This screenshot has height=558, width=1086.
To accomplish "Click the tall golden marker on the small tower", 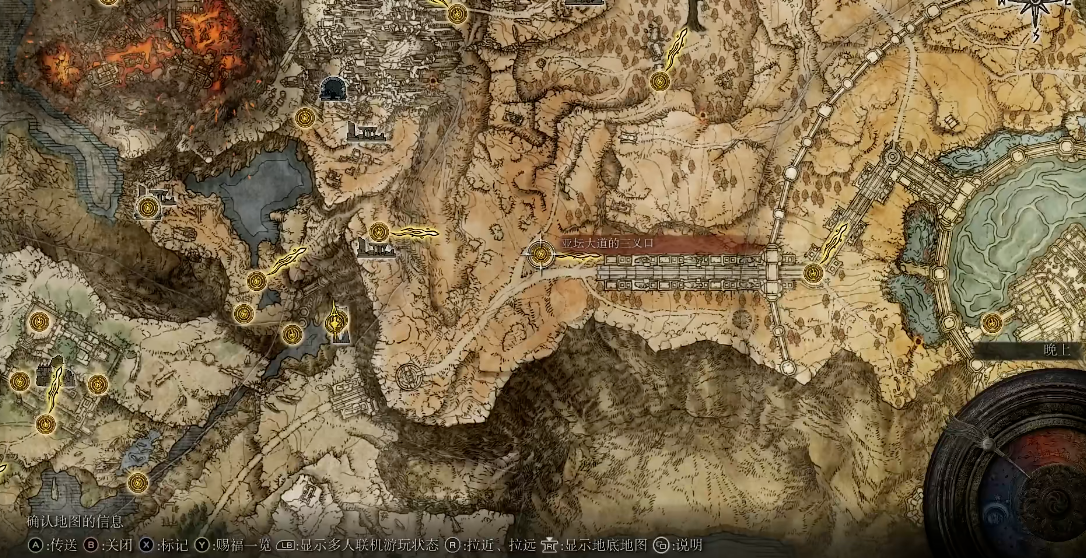I will click(337, 321).
